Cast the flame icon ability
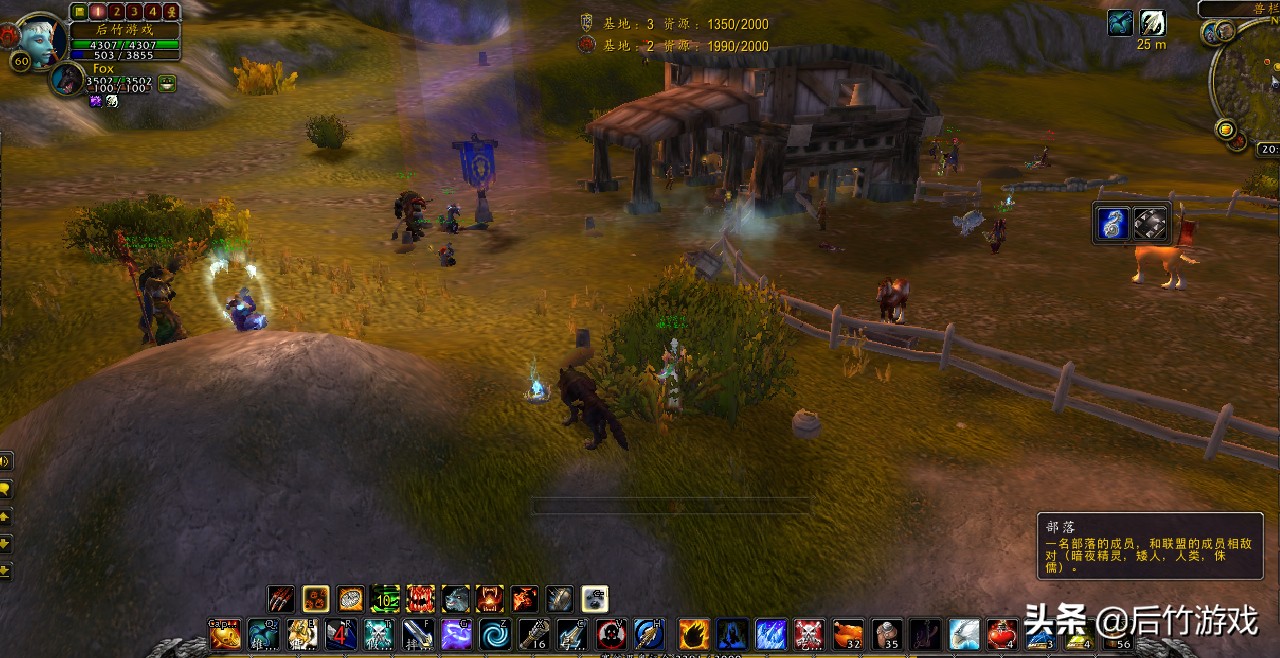Image resolution: width=1280 pixels, height=658 pixels. point(693,634)
